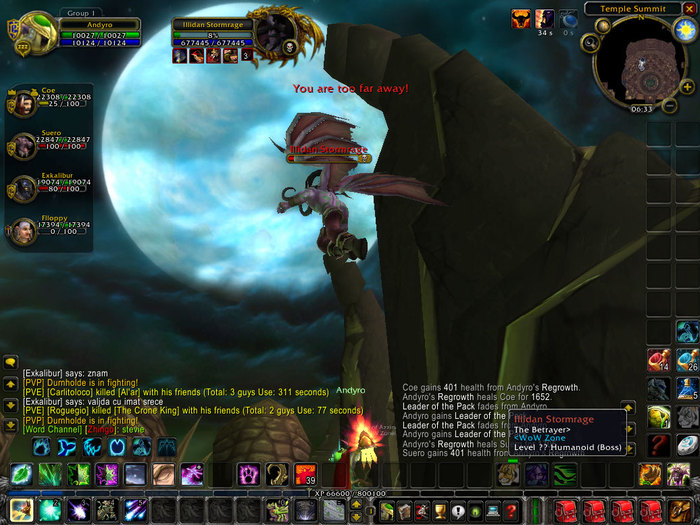Activate the green leaf spell icon
The width and height of the screenshot is (700, 525).
22,474
